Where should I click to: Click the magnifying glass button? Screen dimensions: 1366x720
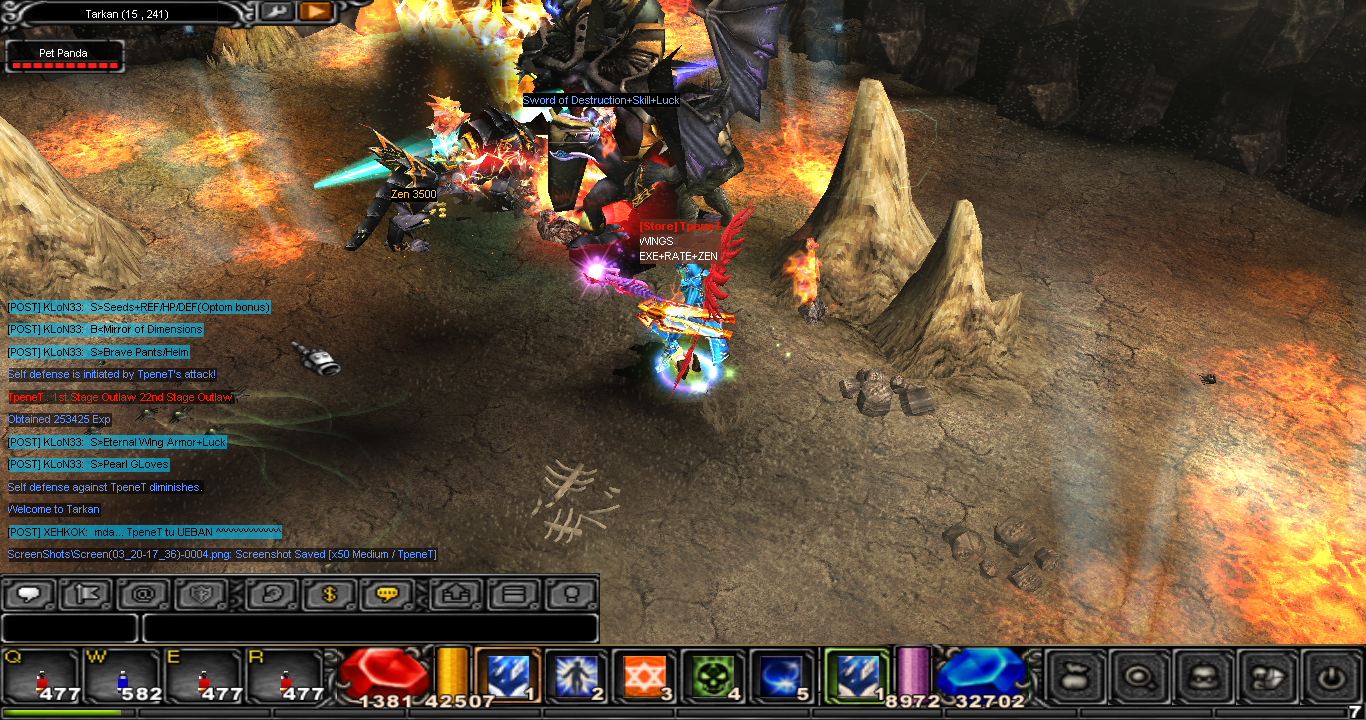coord(1139,677)
